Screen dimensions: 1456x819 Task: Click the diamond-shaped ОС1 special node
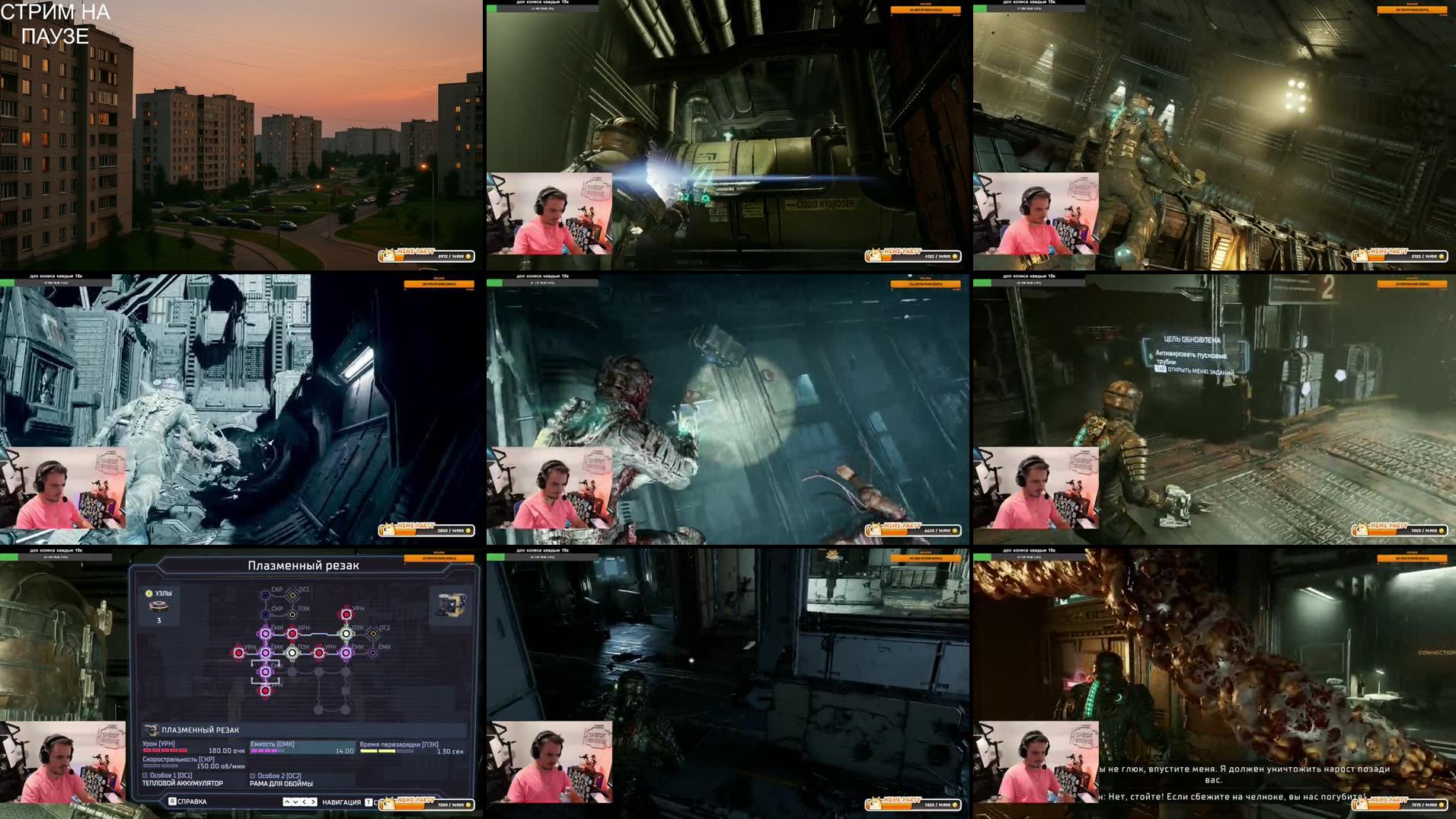pos(292,594)
